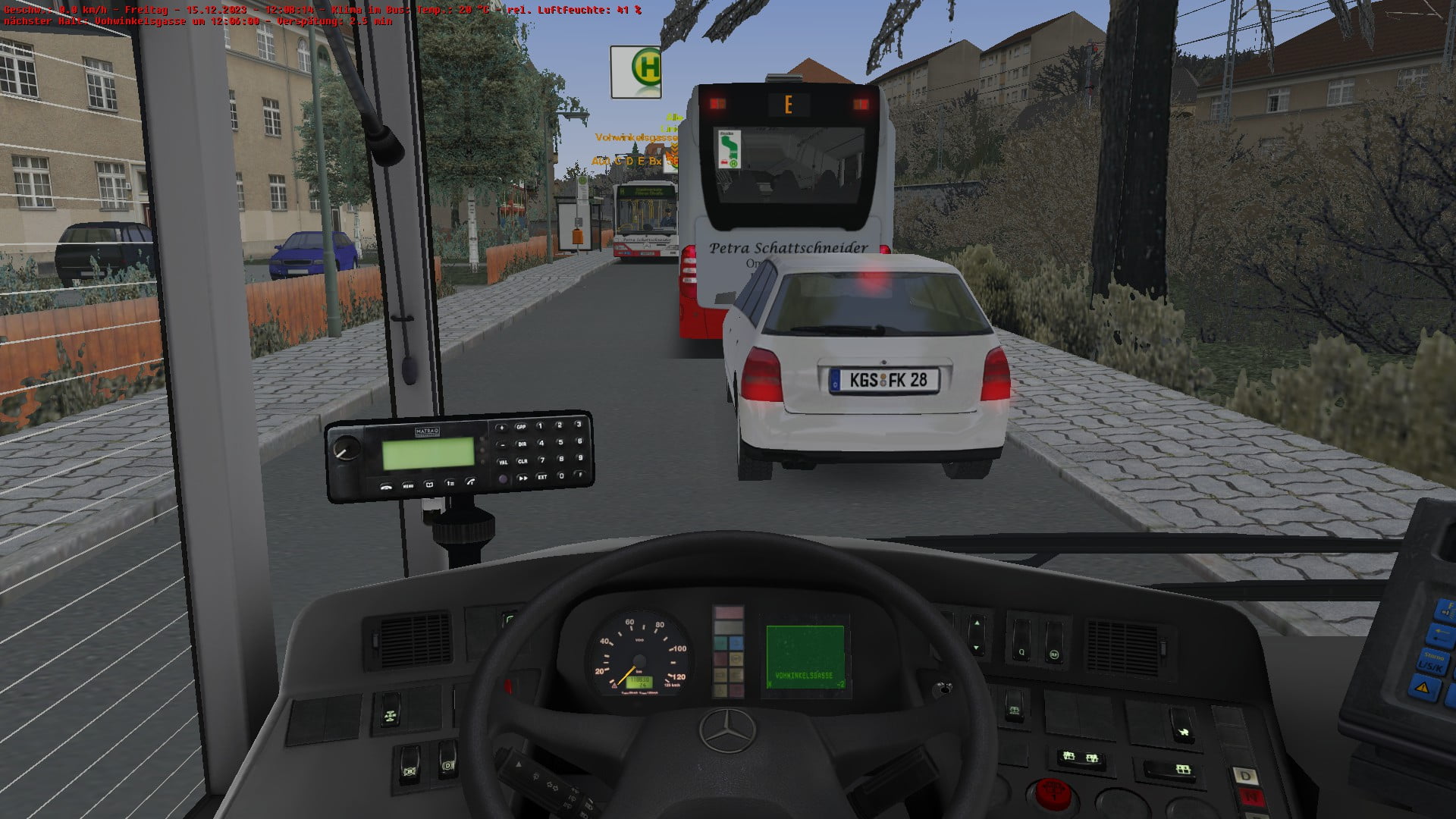Push the MENU button on the Matra radio
1456x819 pixels.
408,485
